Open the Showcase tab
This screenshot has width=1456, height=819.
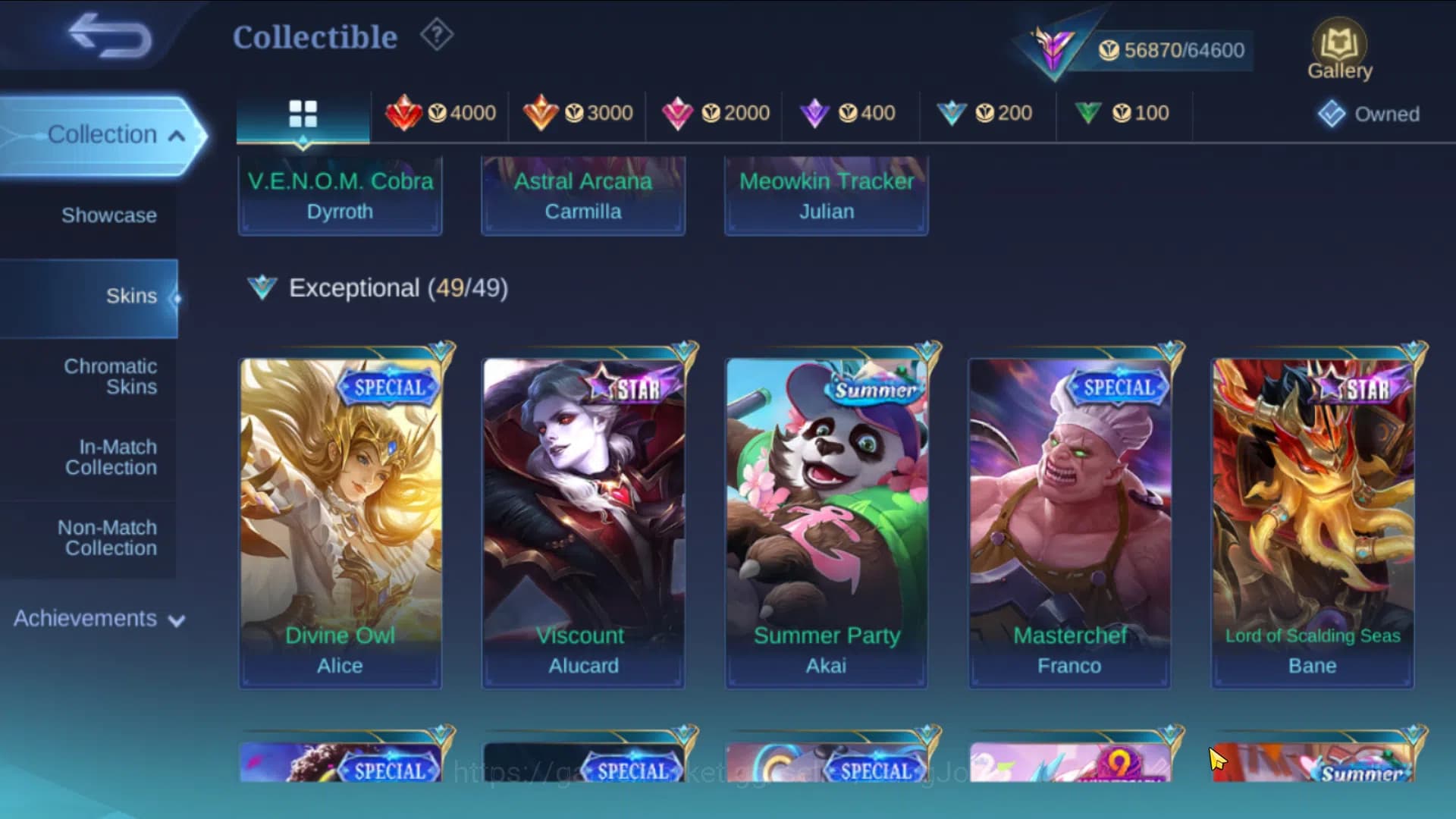(x=110, y=215)
